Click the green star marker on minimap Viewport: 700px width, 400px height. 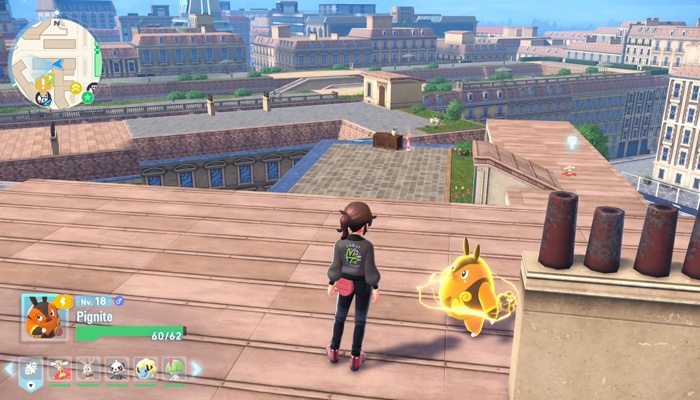tap(88, 97)
